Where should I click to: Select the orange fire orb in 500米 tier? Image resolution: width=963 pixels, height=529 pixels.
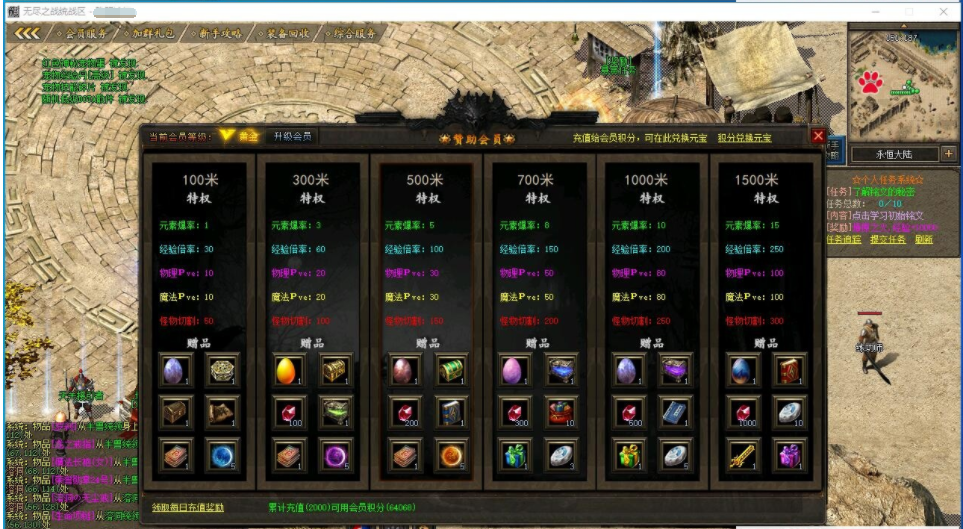[449, 455]
